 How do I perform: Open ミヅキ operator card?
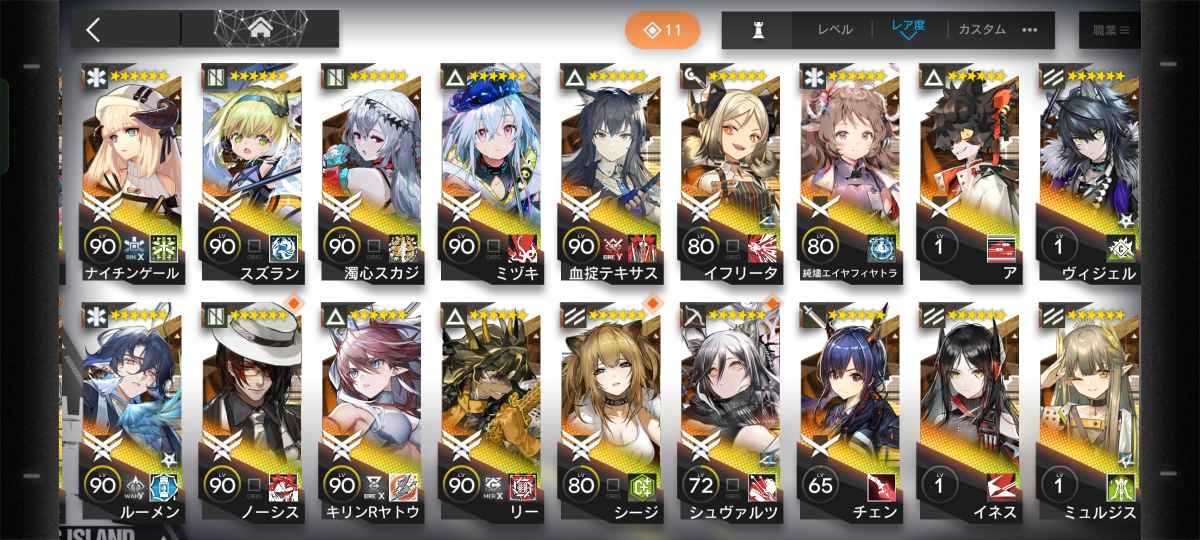492,170
